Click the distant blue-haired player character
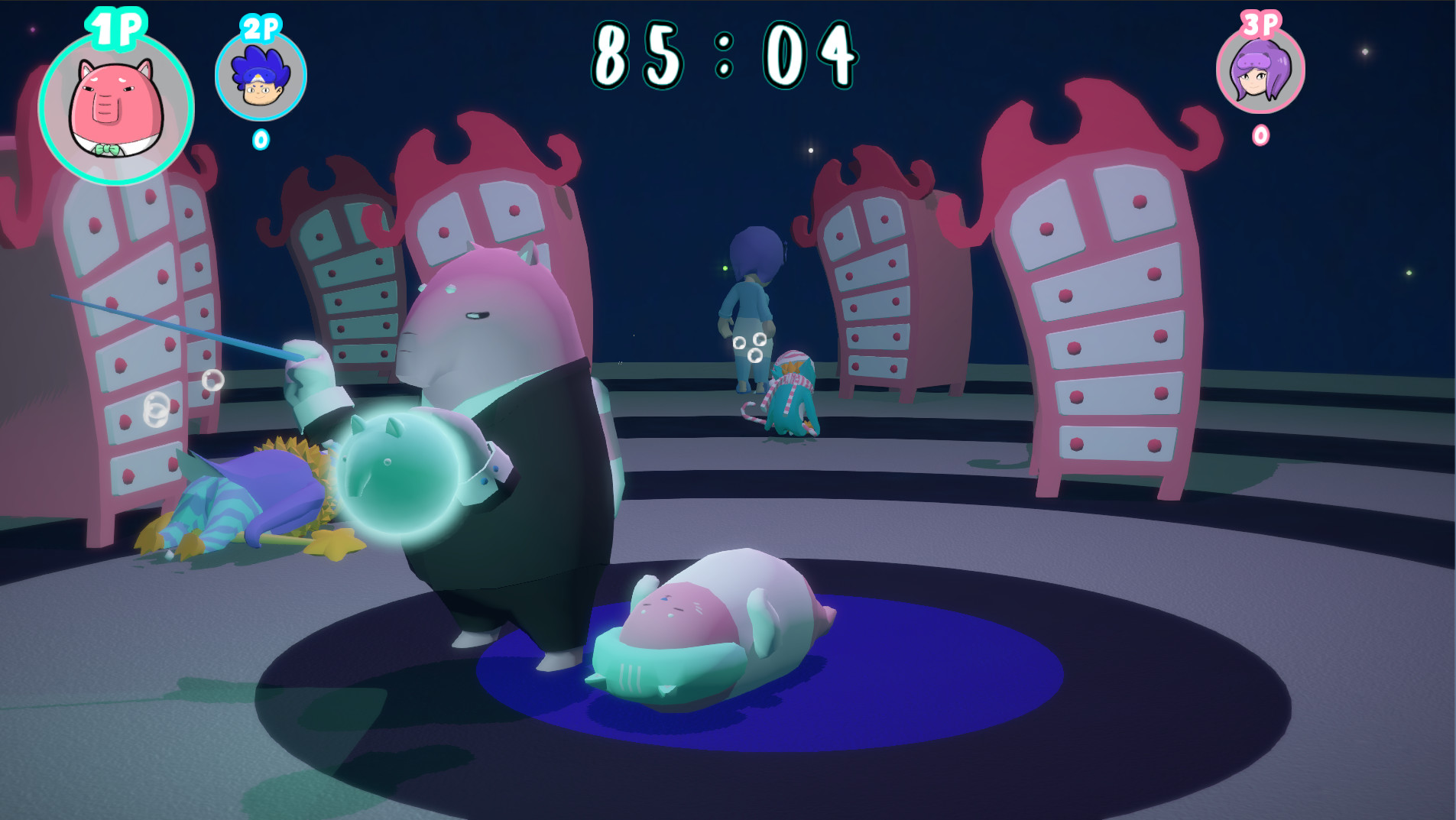This screenshot has height=820, width=1456. (753, 298)
